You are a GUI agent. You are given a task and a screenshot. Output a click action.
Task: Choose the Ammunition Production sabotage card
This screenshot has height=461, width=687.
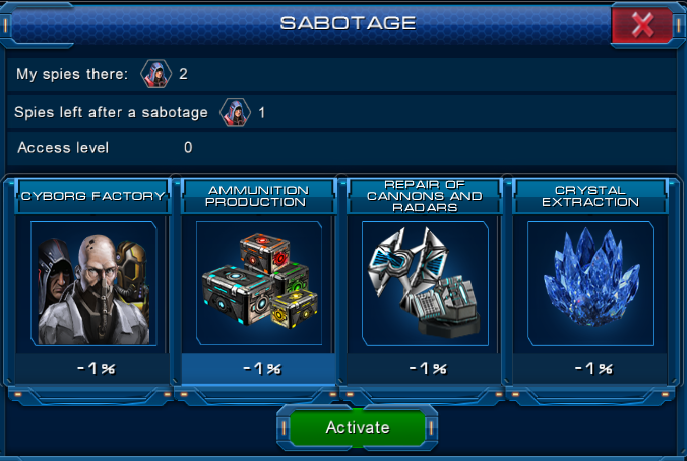259,283
